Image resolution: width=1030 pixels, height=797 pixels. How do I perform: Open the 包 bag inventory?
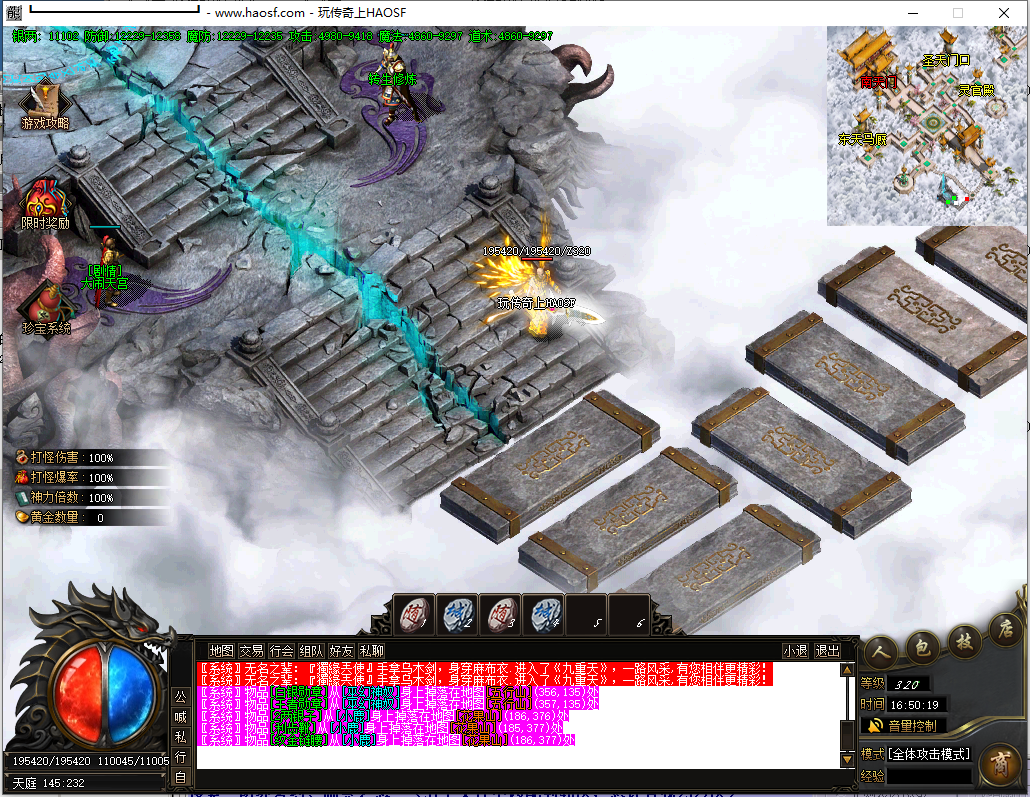[923, 646]
